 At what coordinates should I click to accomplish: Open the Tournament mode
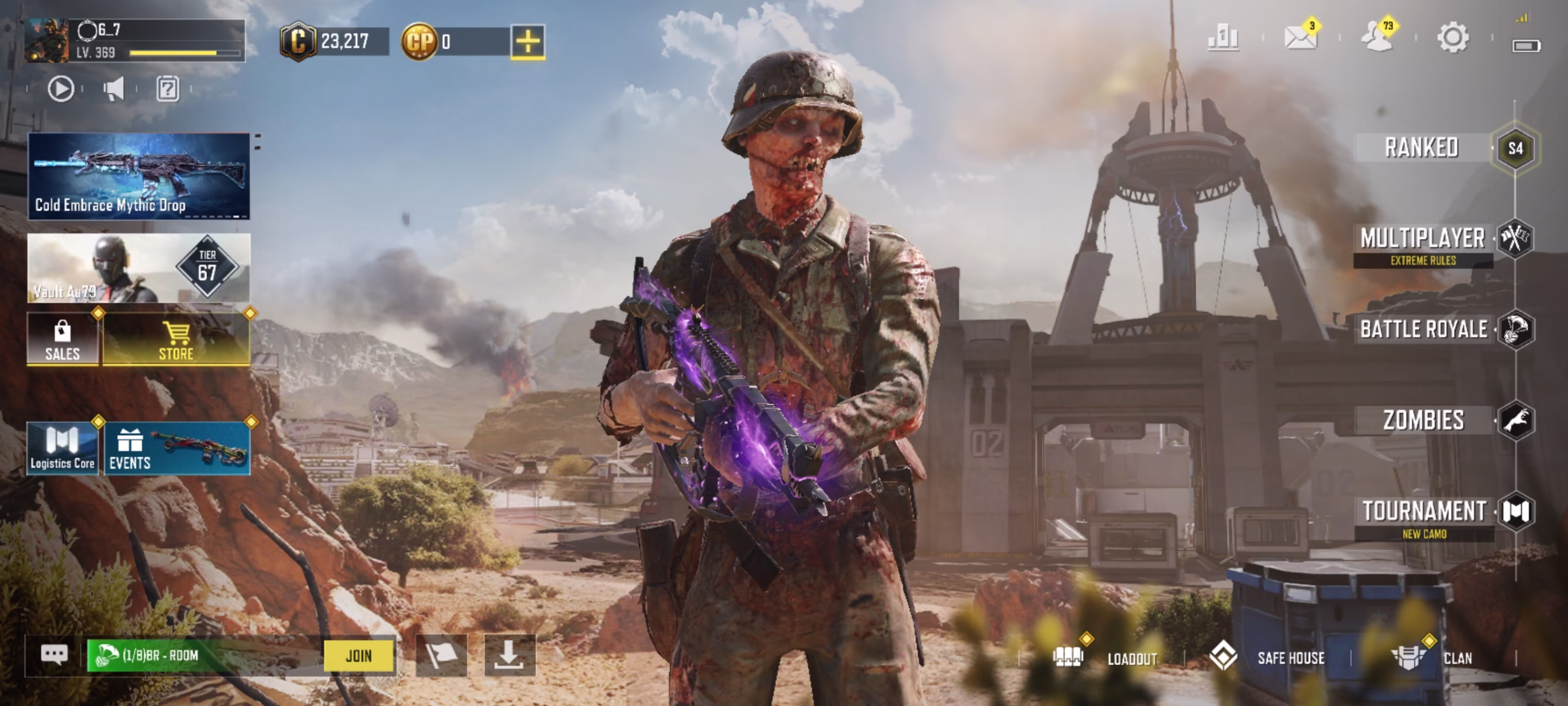pyautogui.click(x=1424, y=511)
